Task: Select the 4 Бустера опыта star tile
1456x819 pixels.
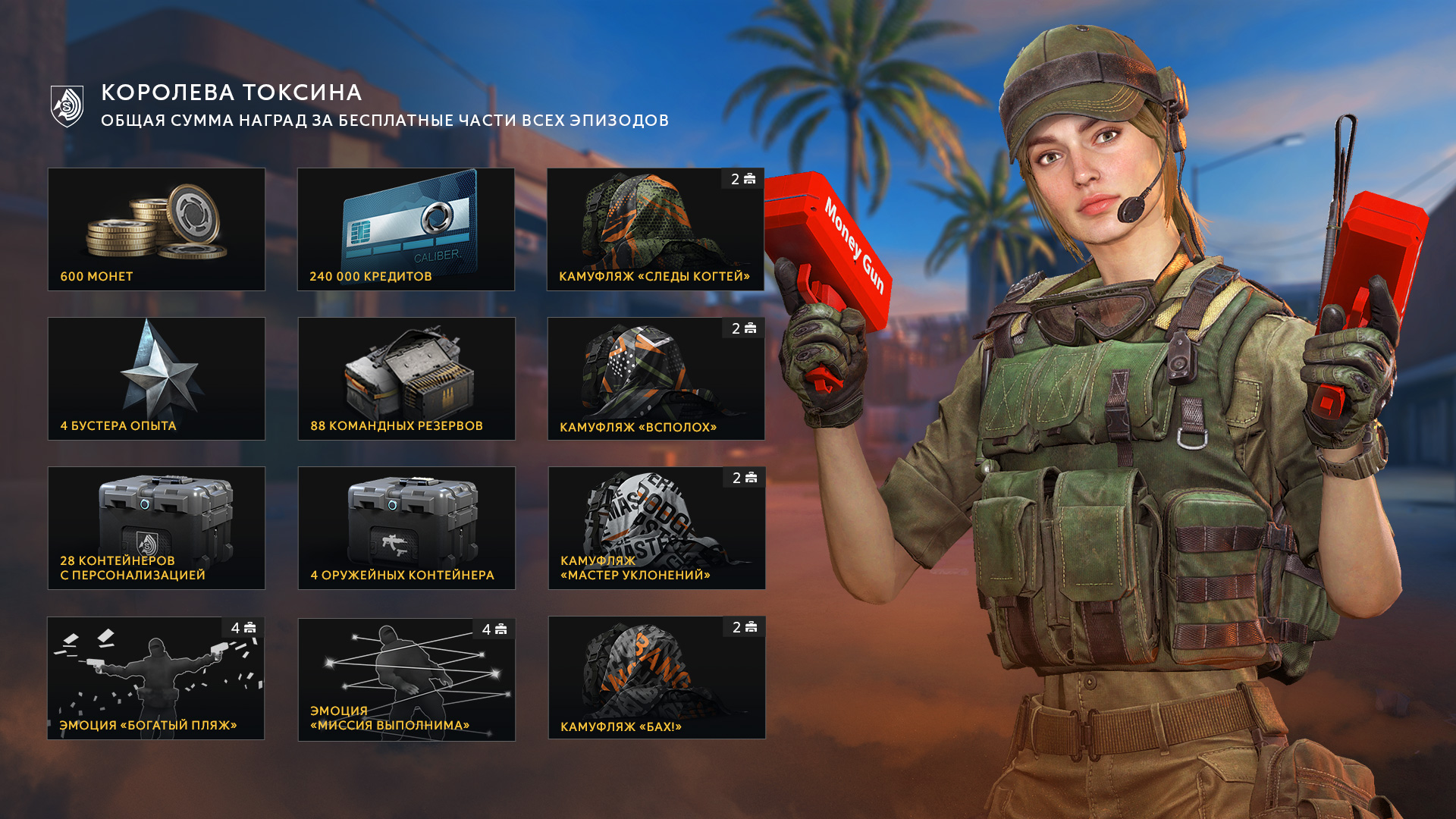Action: pos(156,378)
